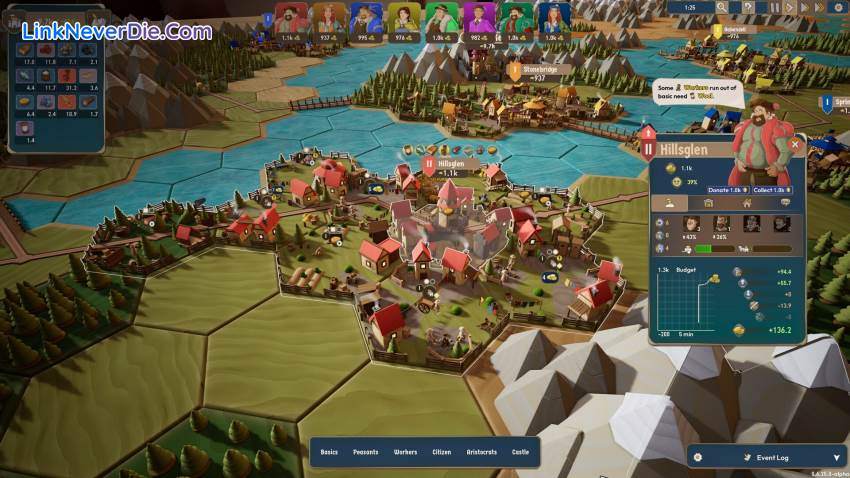Select the Workers build category

(405, 452)
